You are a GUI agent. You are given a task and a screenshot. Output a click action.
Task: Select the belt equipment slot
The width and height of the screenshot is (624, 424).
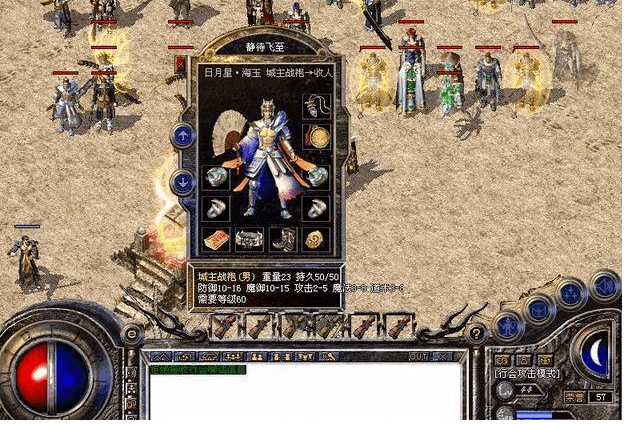(x=248, y=240)
